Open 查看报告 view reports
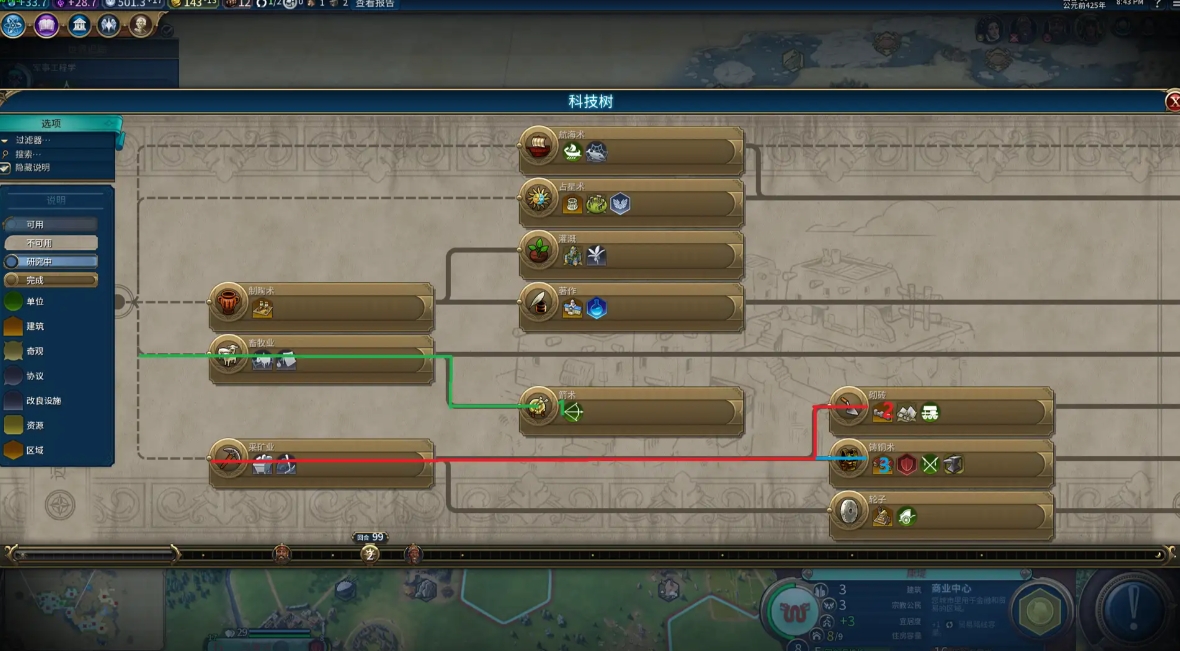The width and height of the screenshot is (1180, 651). coord(375,4)
